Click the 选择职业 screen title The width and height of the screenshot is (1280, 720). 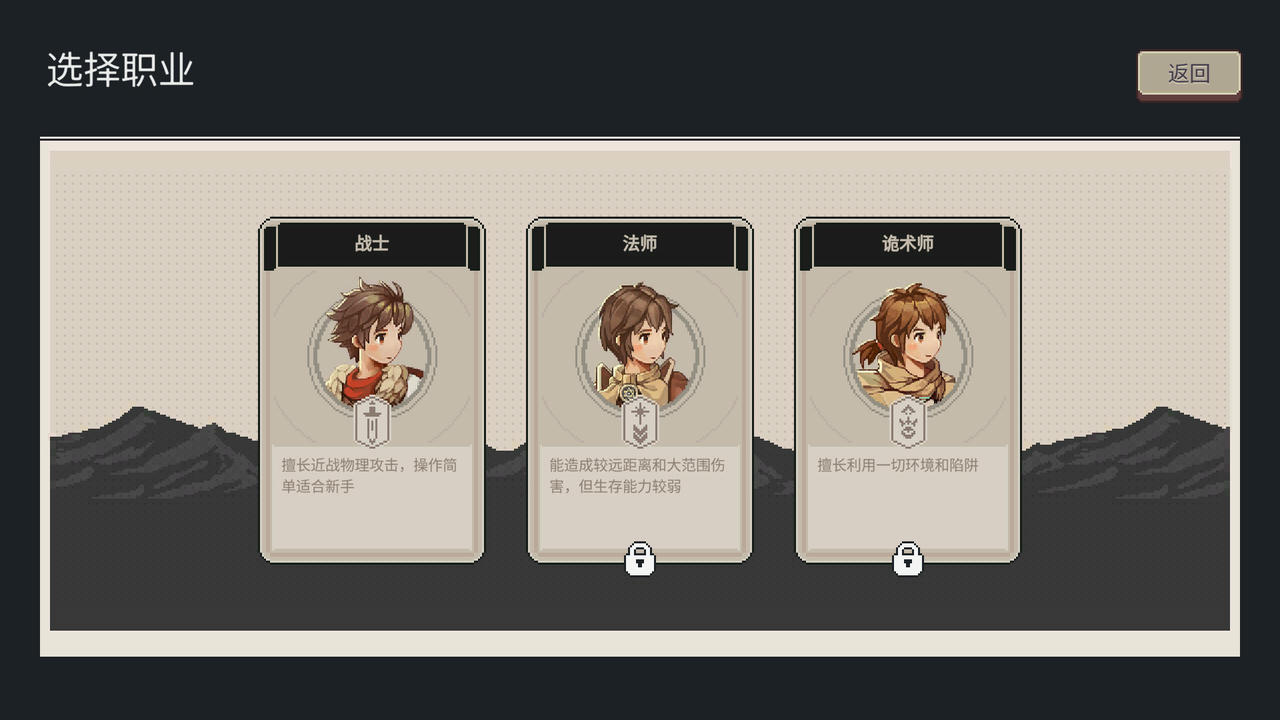pyautogui.click(x=122, y=68)
